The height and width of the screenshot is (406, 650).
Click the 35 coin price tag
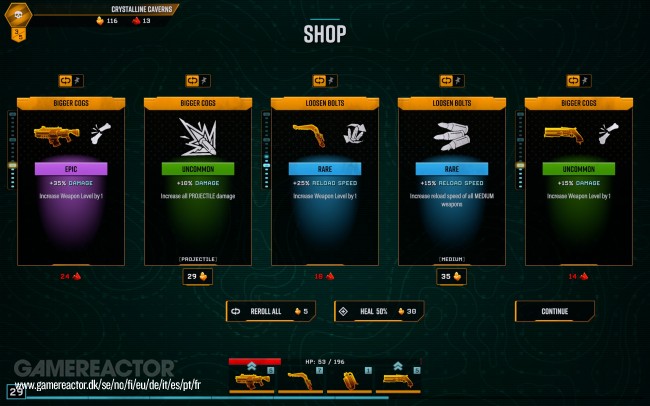coord(451,277)
